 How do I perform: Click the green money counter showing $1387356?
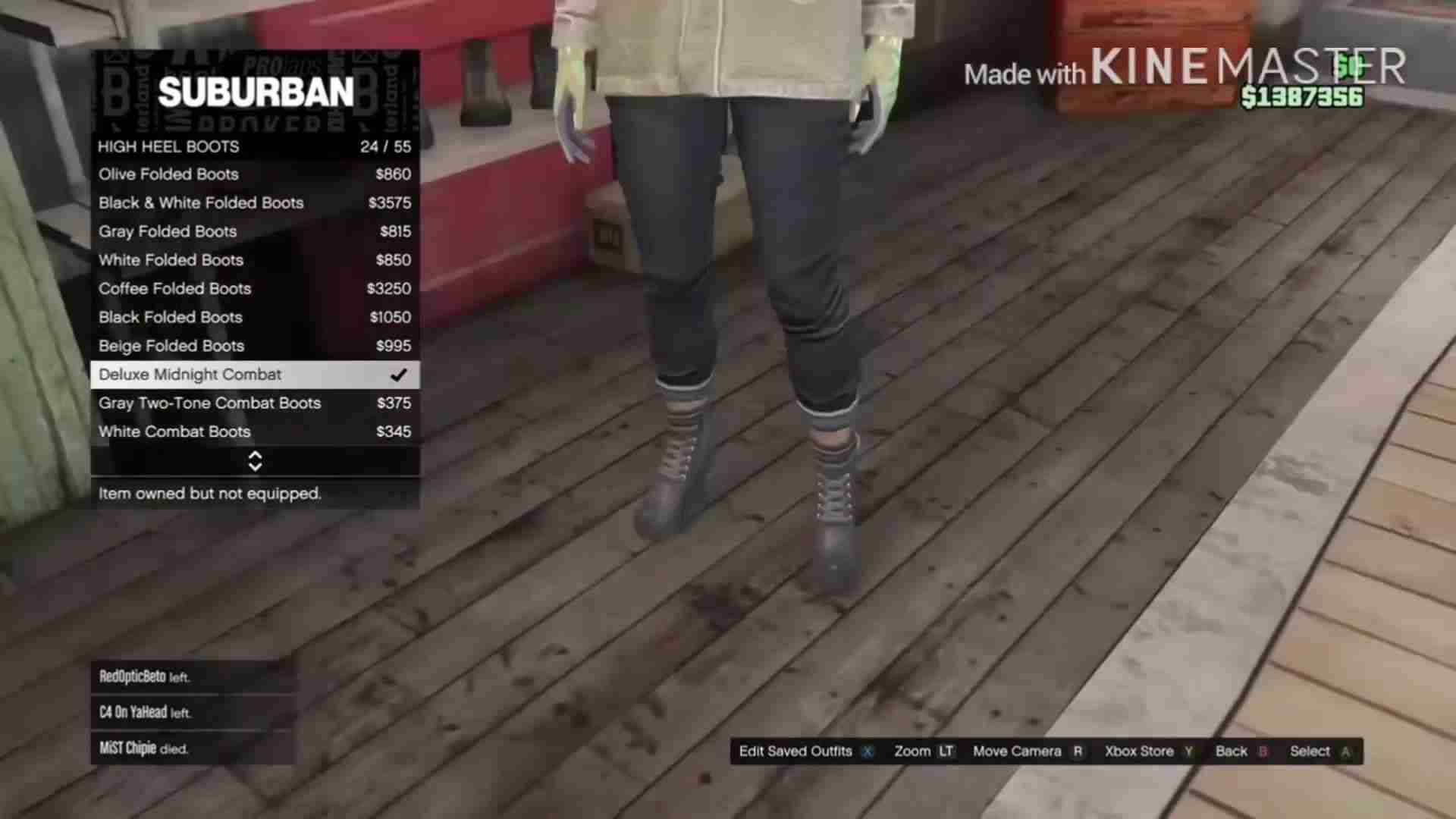tap(1301, 97)
